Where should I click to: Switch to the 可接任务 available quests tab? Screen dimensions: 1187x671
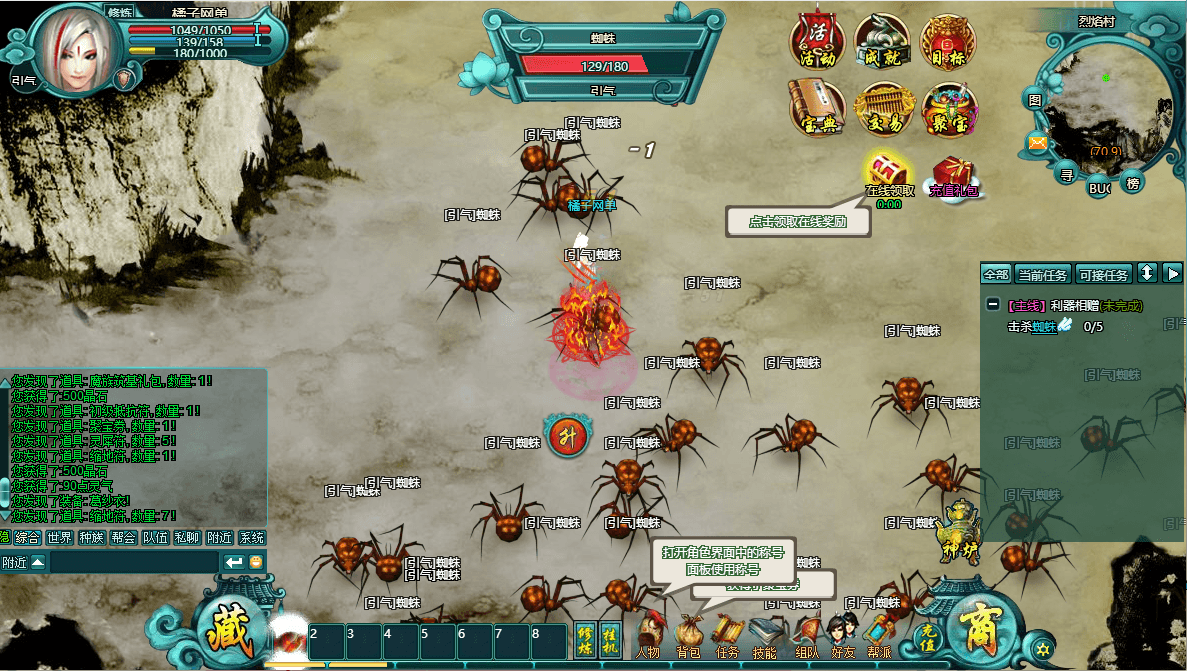click(x=1103, y=274)
